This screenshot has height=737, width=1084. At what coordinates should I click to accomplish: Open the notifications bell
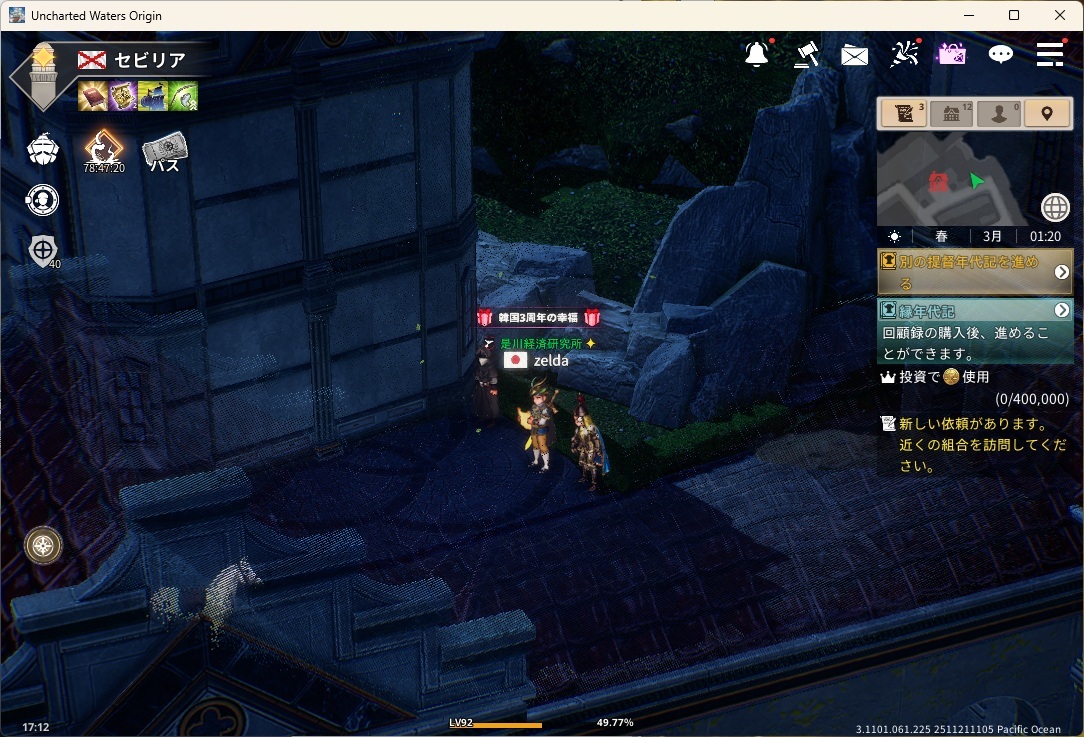(x=757, y=55)
